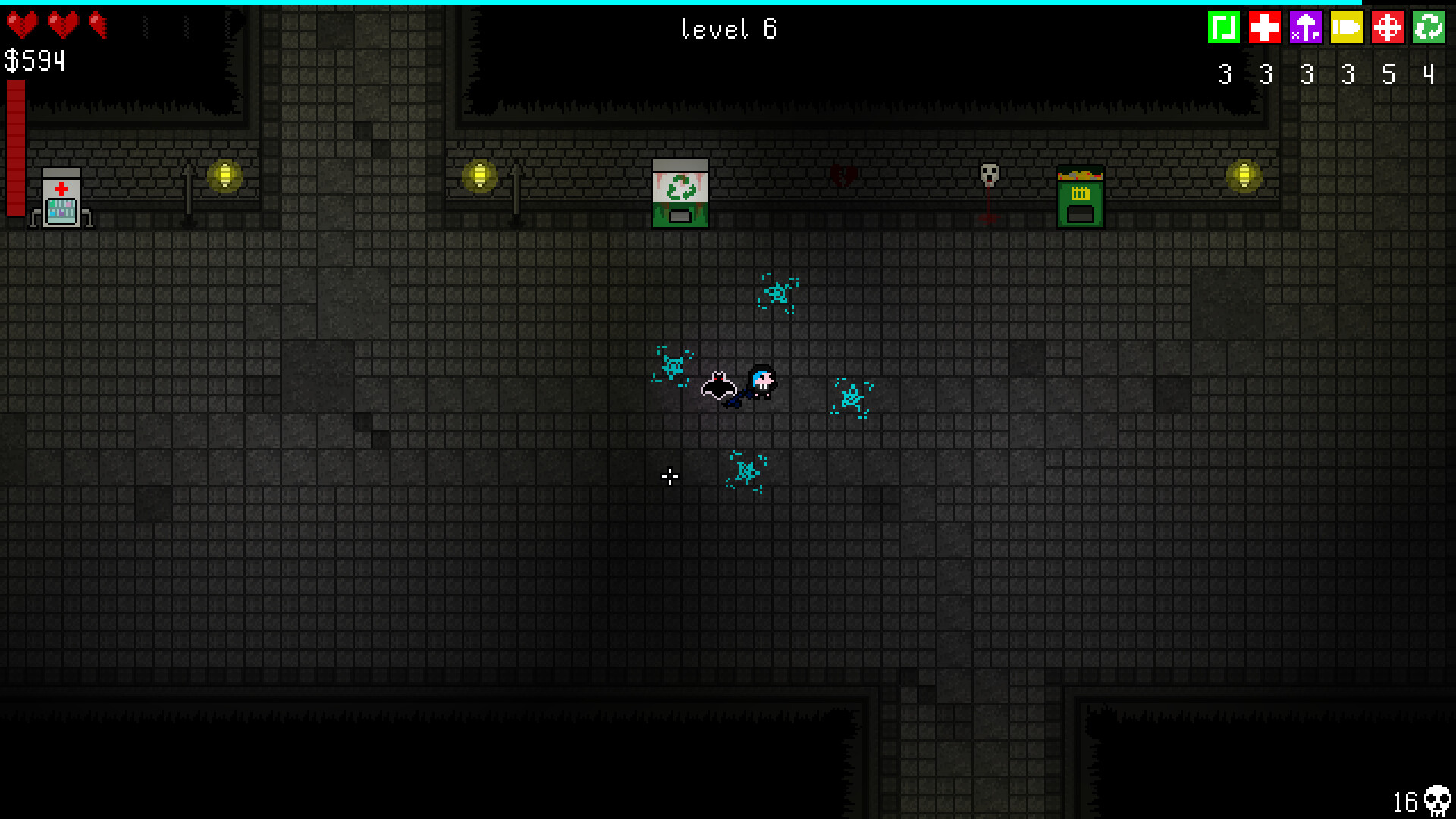Click the level 6 header text
The width and height of the screenshot is (1456, 819).
[x=729, y=29]
